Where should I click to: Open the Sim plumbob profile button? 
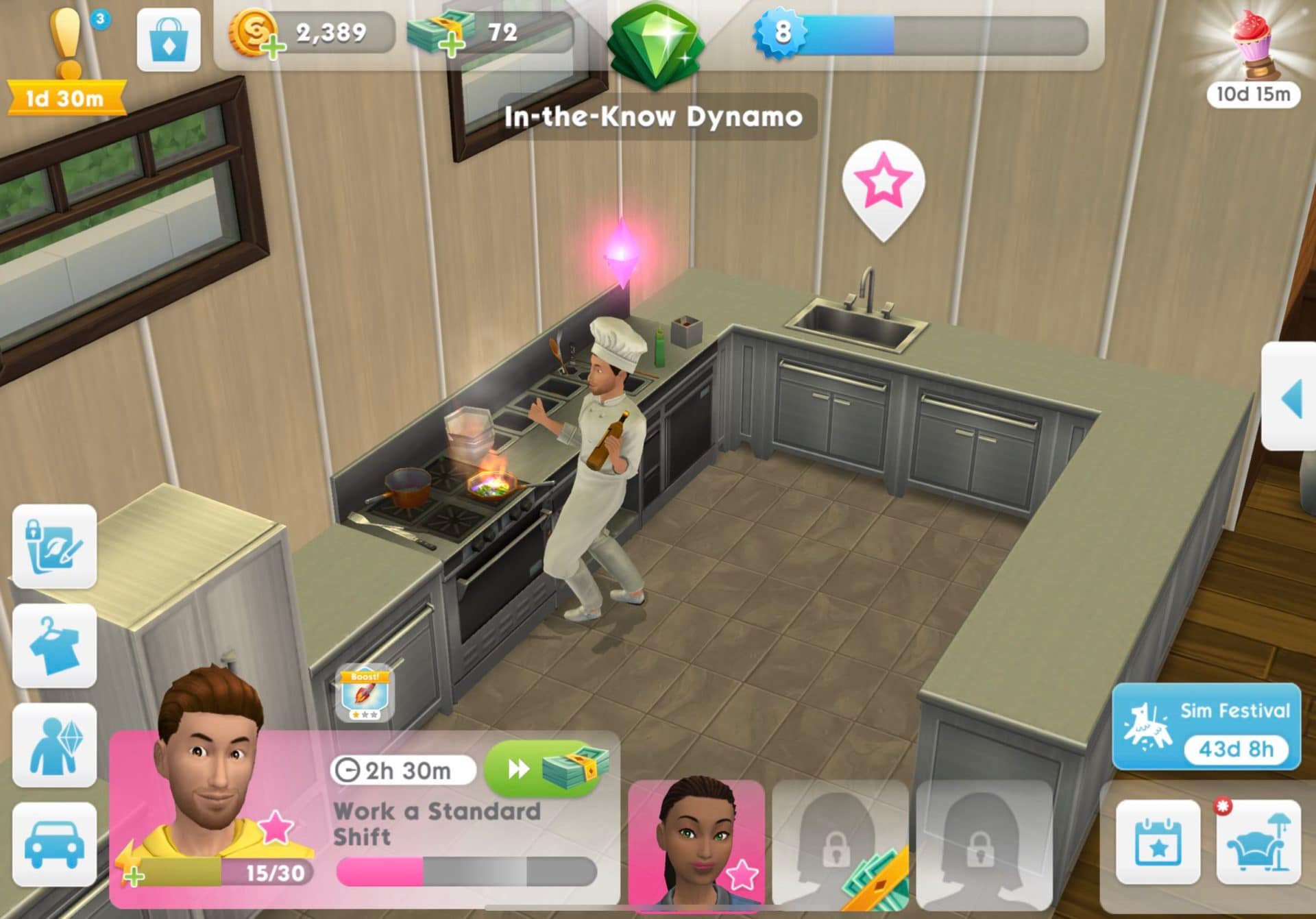55,745
